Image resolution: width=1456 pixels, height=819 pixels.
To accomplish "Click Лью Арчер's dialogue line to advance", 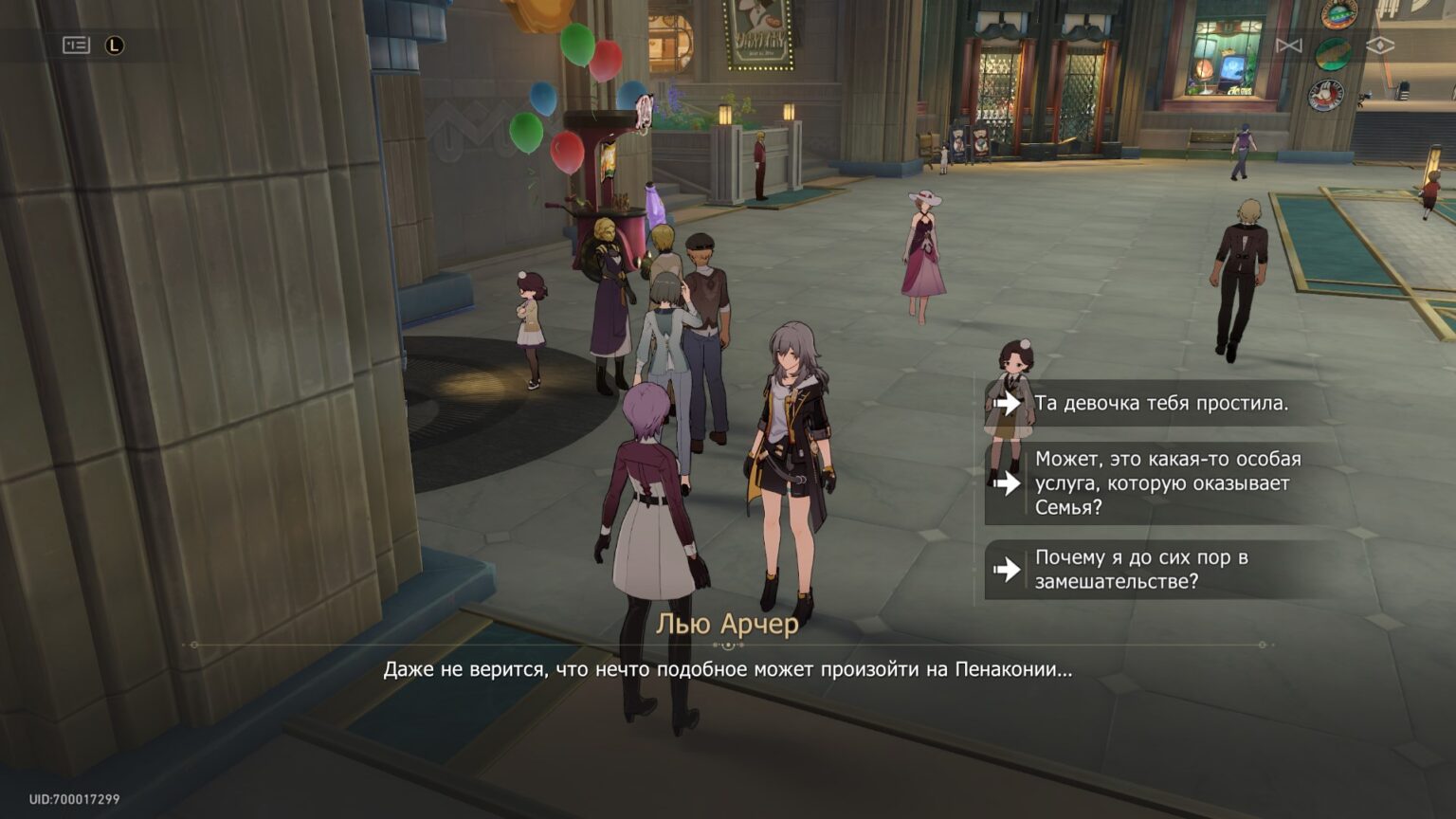I will (728, 669).
